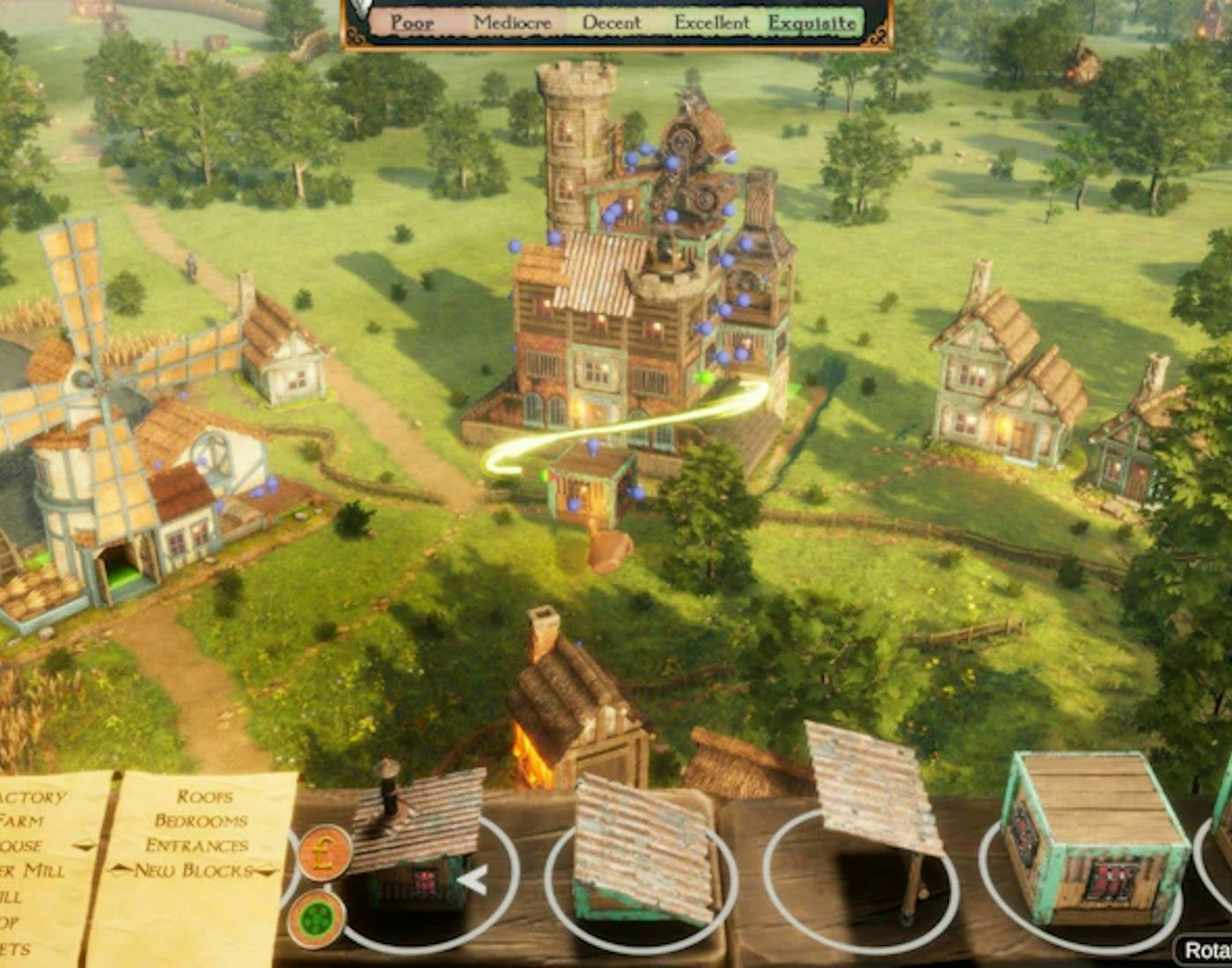The width and height of the screenshot is (1232, 968).
Task: Select the pound cost indicator icon
Action: (x=326, y=854)
